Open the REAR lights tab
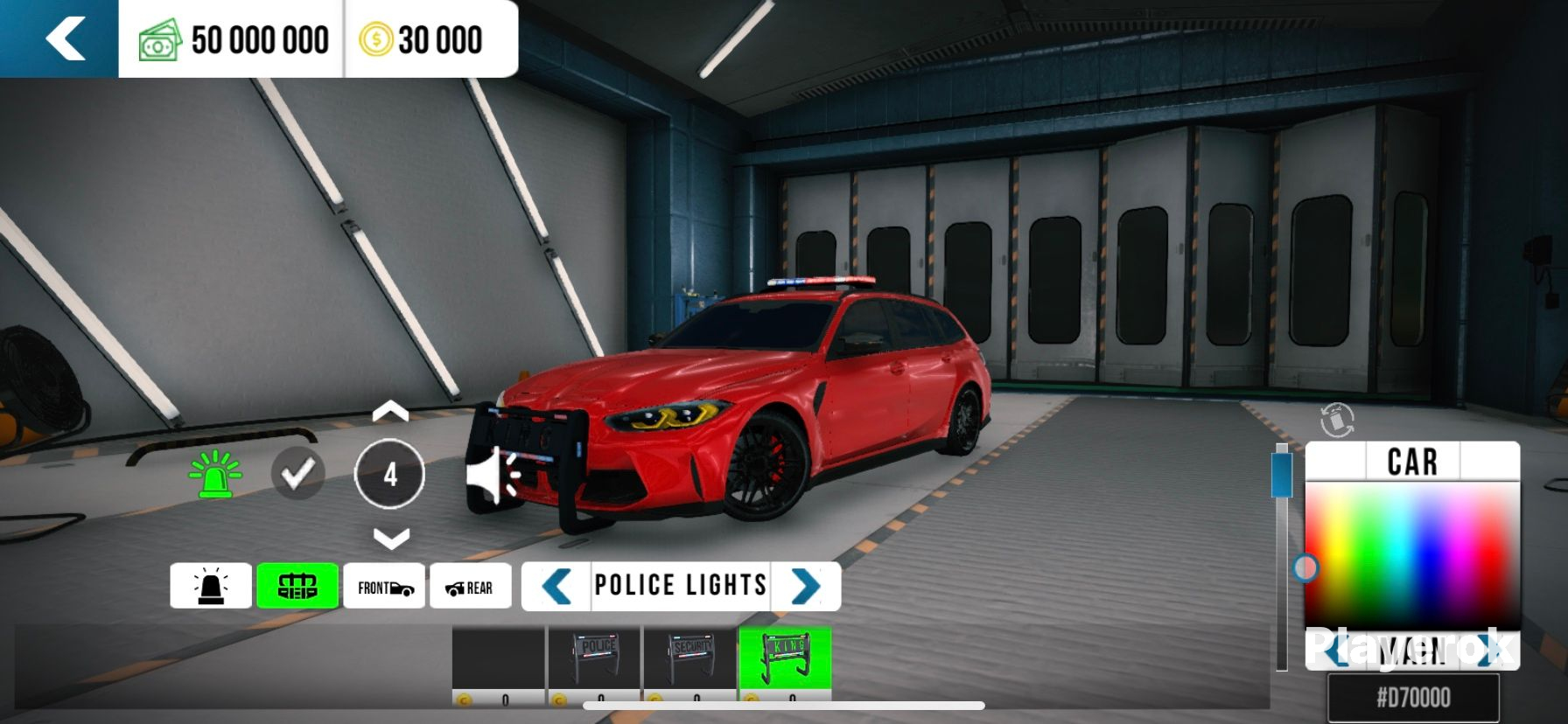1568x724 pixels. click(x=470, y=587)
